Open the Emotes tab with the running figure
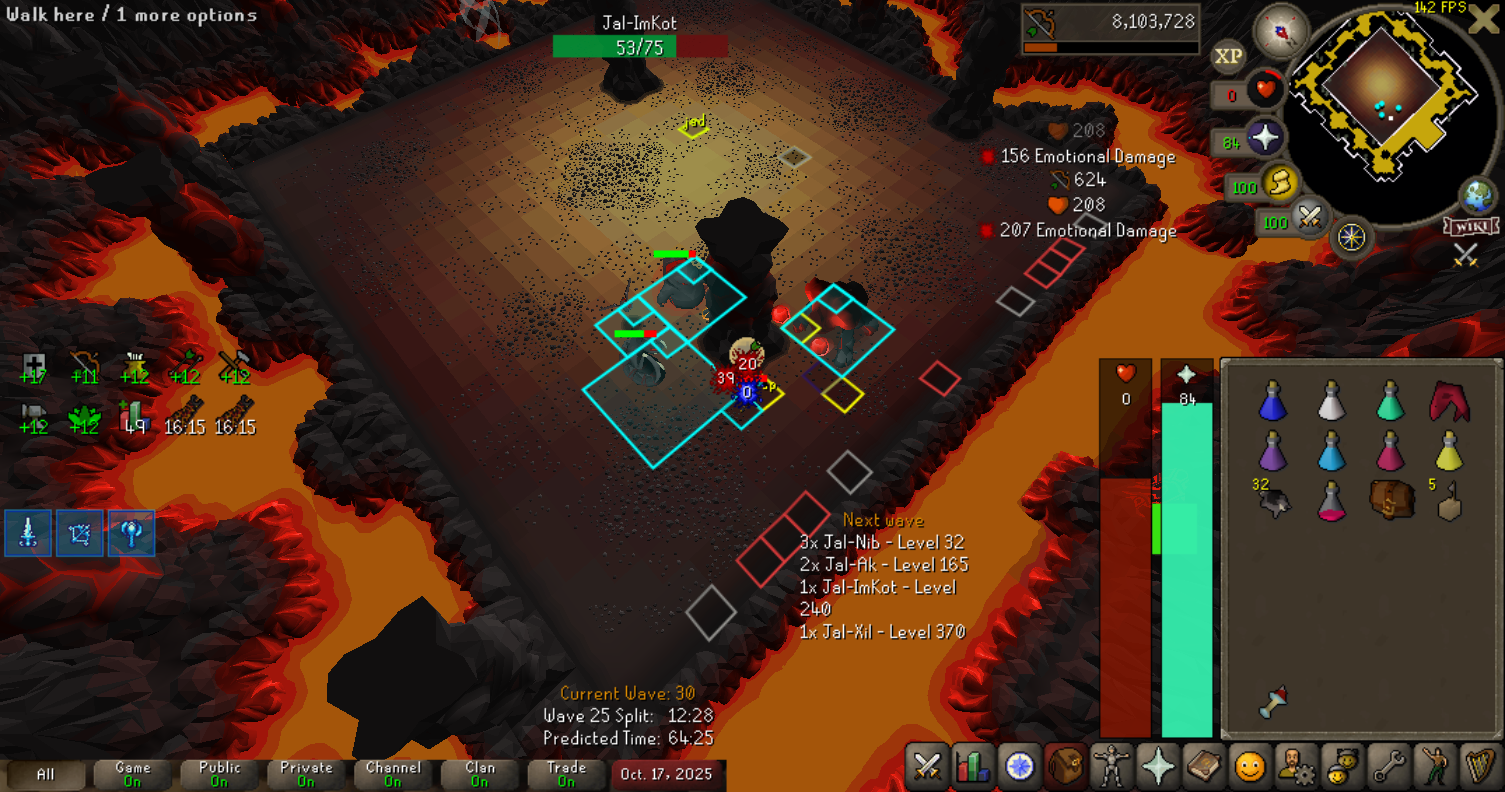Viewport: 1505px width, 792px height. [x=1433, y=767]
